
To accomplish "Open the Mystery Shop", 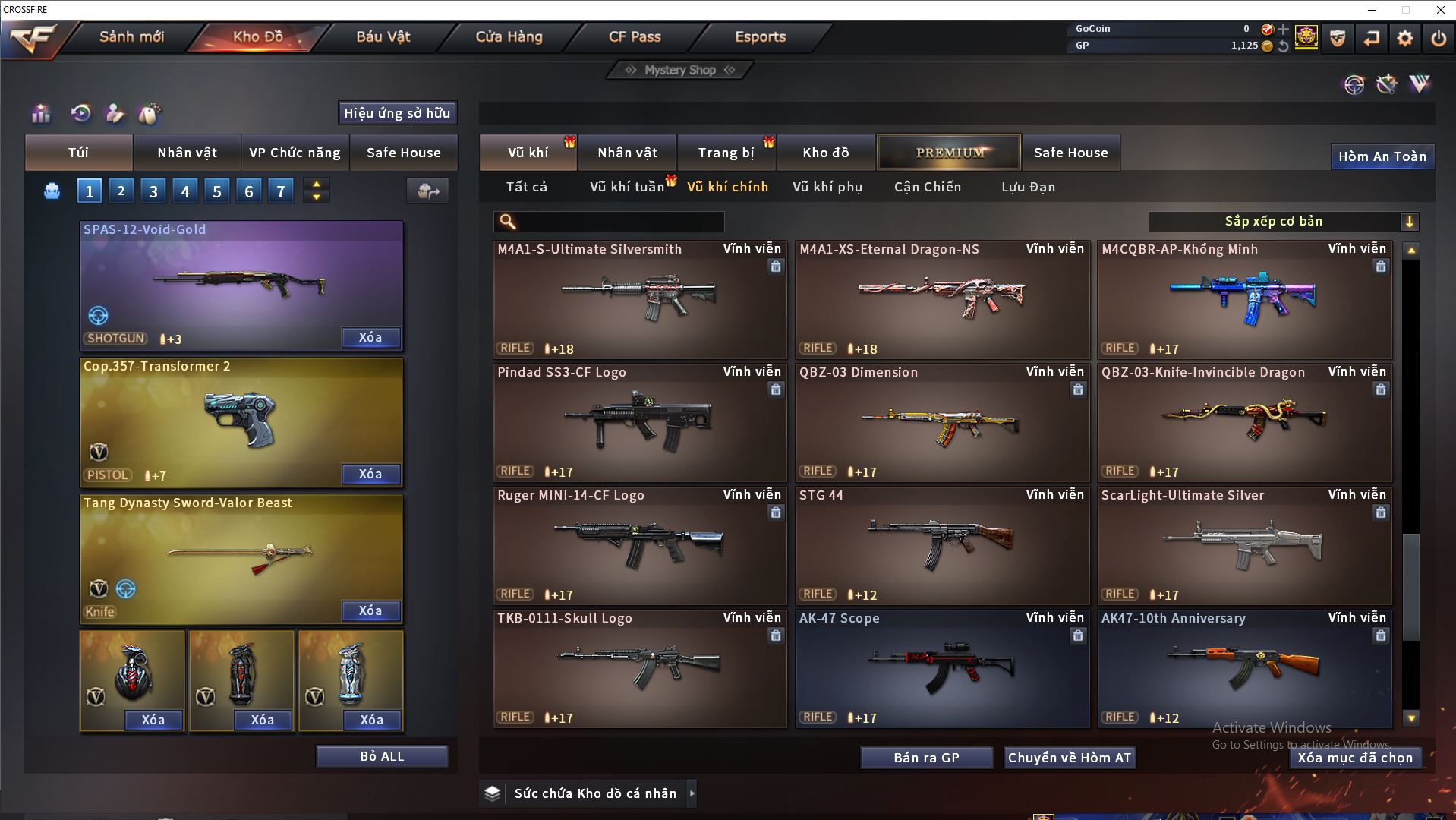I will 679,70.
